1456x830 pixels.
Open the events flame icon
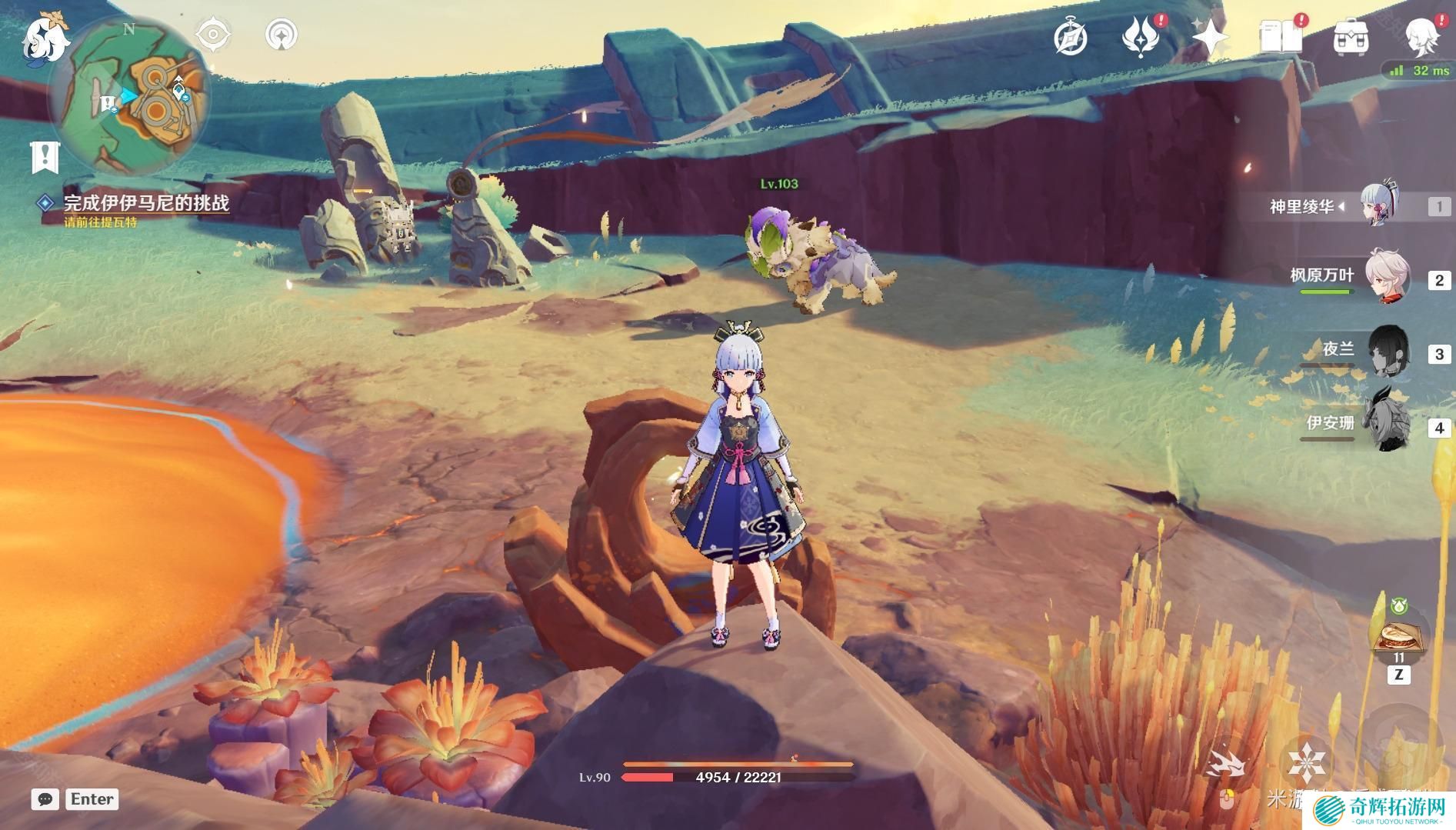tap(1140, 37)
